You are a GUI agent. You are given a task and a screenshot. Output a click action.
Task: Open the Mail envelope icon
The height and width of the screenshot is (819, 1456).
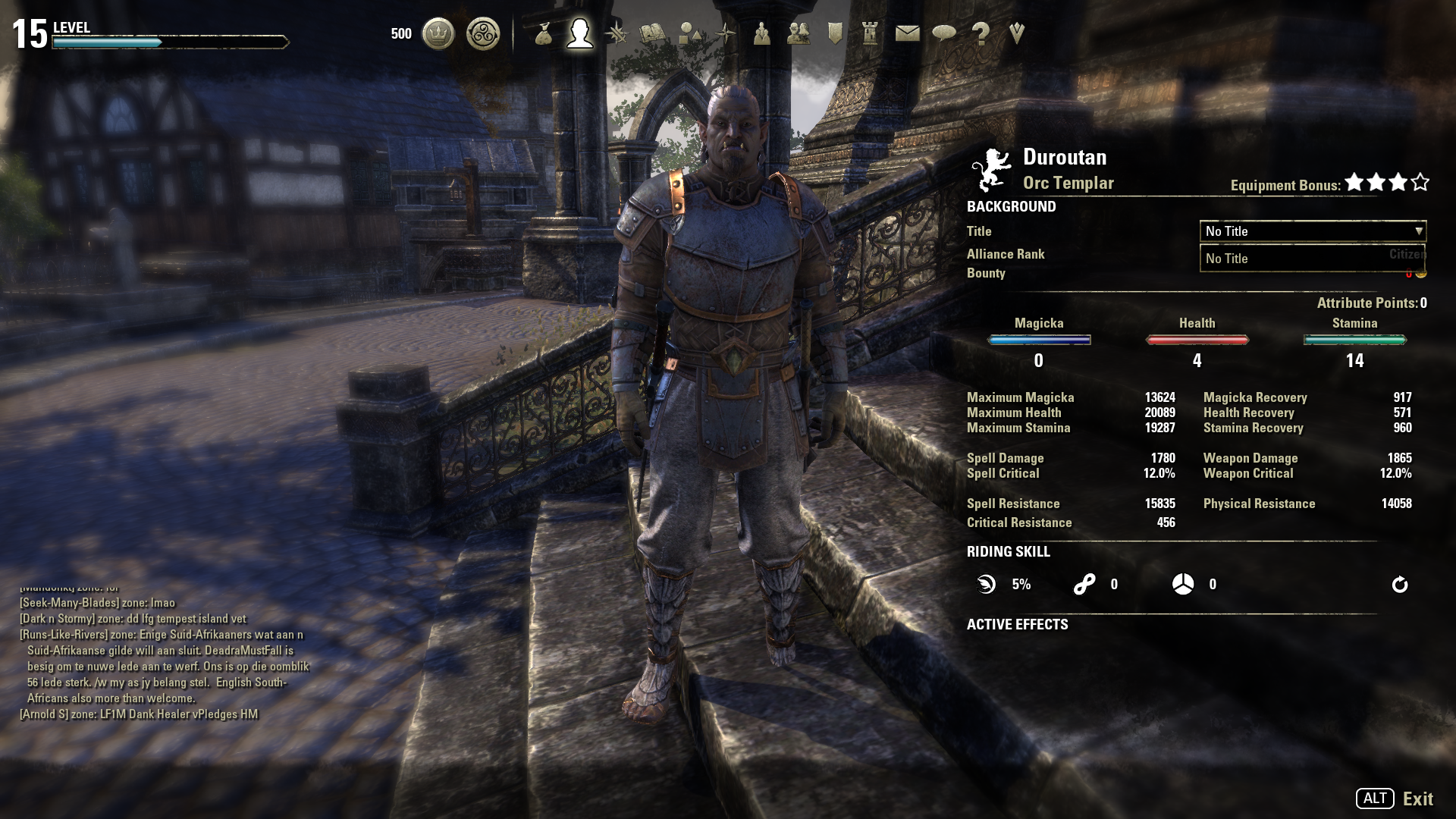click(x=906, y=33)
